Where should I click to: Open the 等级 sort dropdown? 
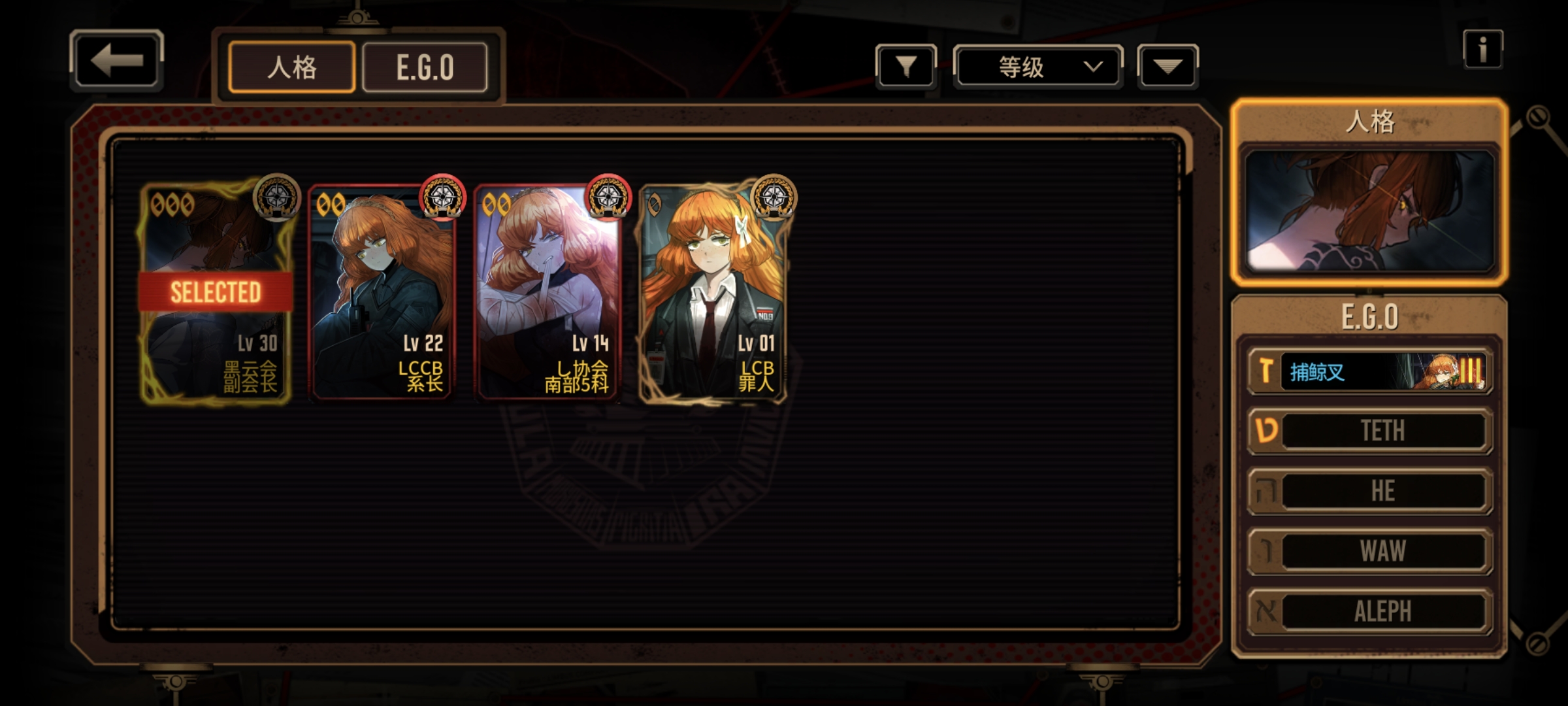point(1038,67)
